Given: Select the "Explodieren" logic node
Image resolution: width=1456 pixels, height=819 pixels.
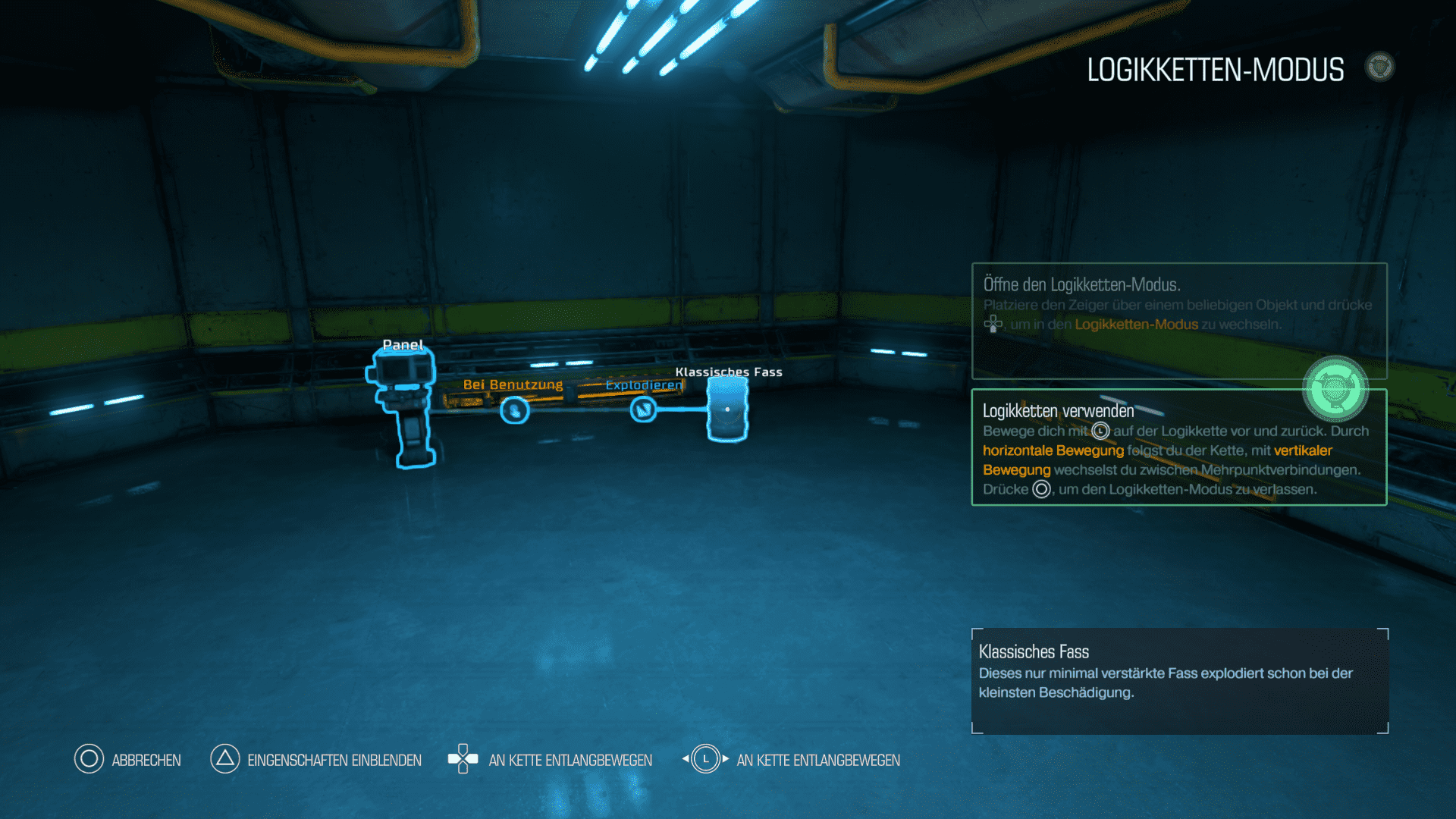Looking at the screenshot, I should [x=644, y=409].
